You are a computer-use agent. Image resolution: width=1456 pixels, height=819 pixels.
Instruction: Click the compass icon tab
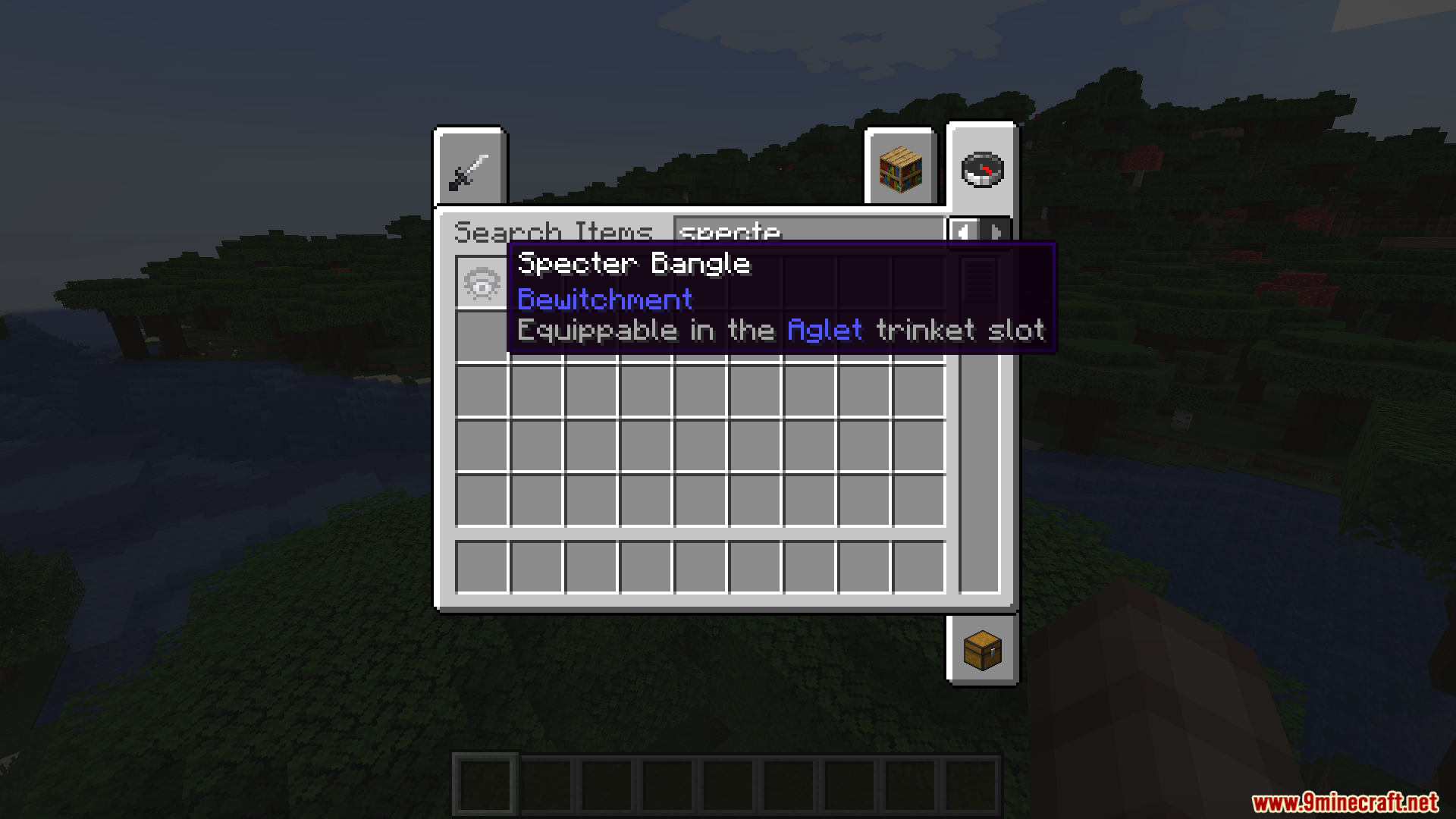tap(982, 168)
